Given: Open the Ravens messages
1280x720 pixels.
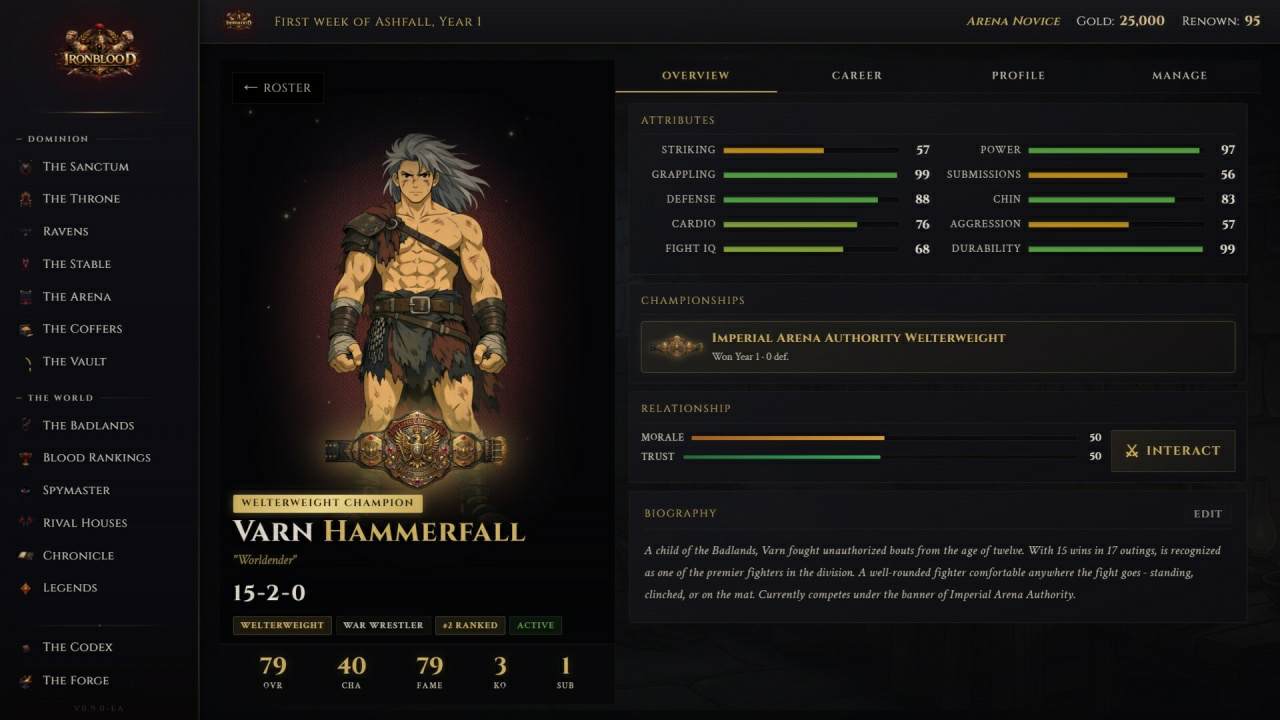Looking at the screenshot, I should [65, 232].
